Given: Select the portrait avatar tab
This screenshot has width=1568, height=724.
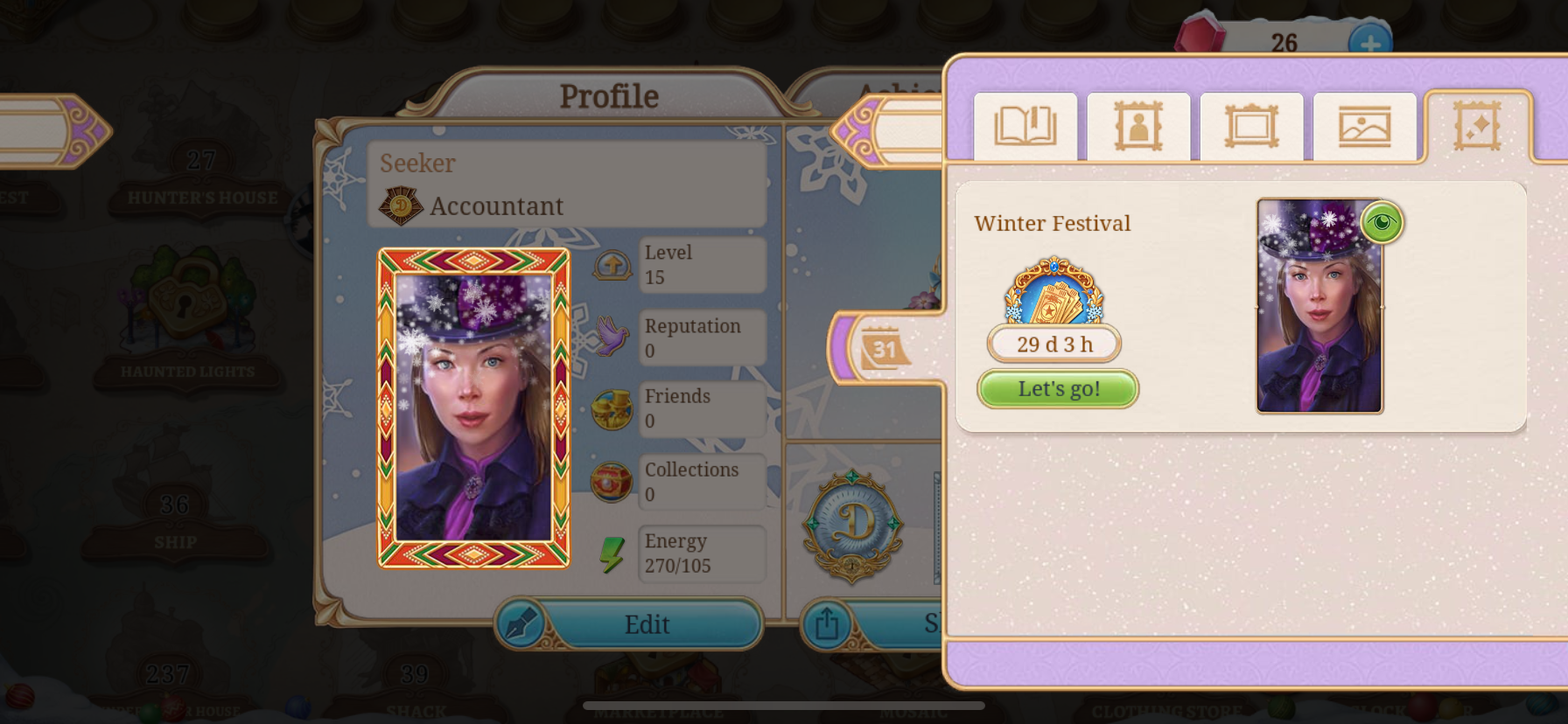Looking at the screenshot, I should point(1137,127).
